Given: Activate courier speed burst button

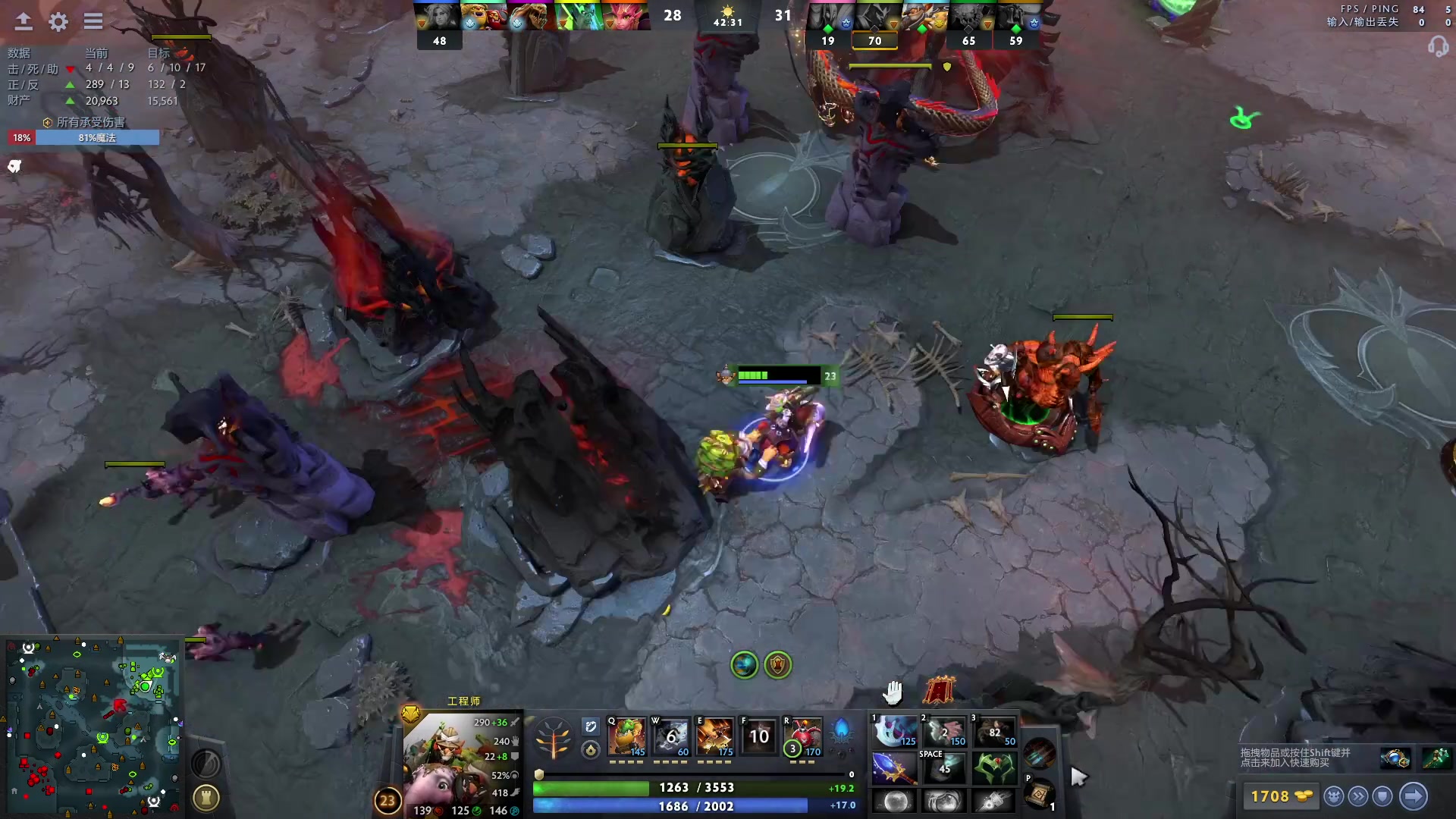Looking at the screenshot, I should tap(1358, 796).
